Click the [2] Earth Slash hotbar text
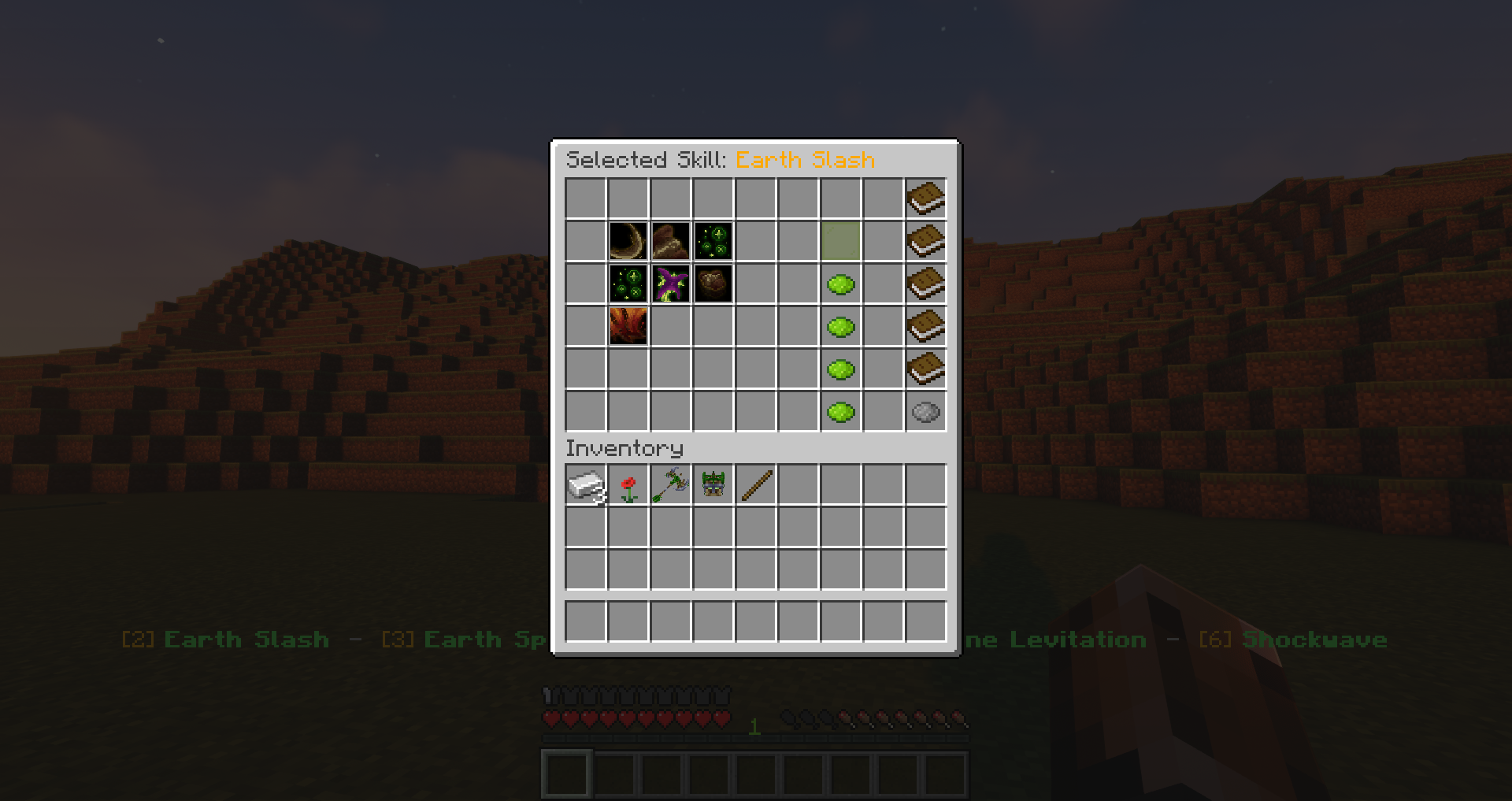Screen dimensions: 1512x801 [x=224, y=640]
